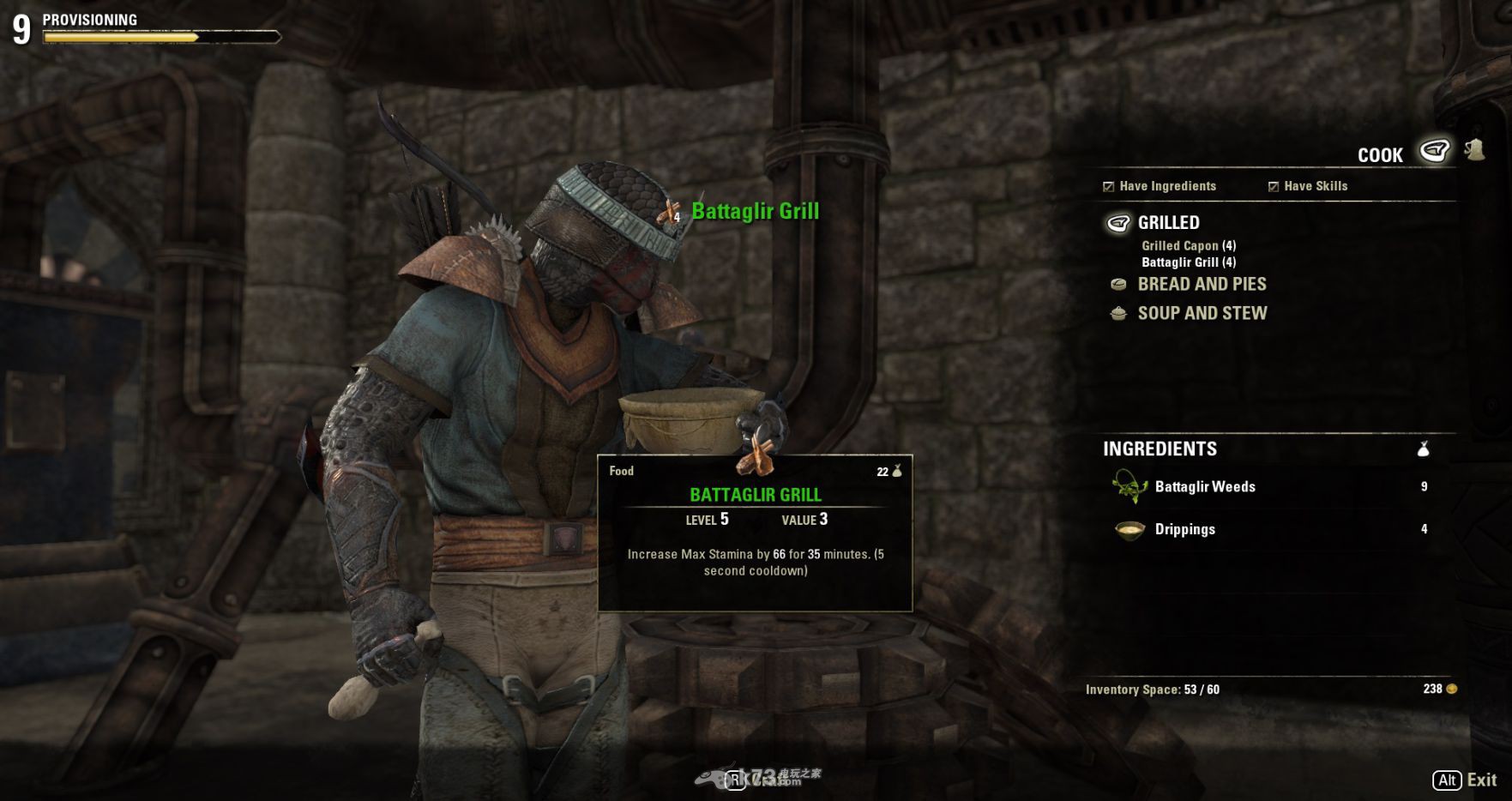Switch to the brewing drinks tab

coord(1475,150)
